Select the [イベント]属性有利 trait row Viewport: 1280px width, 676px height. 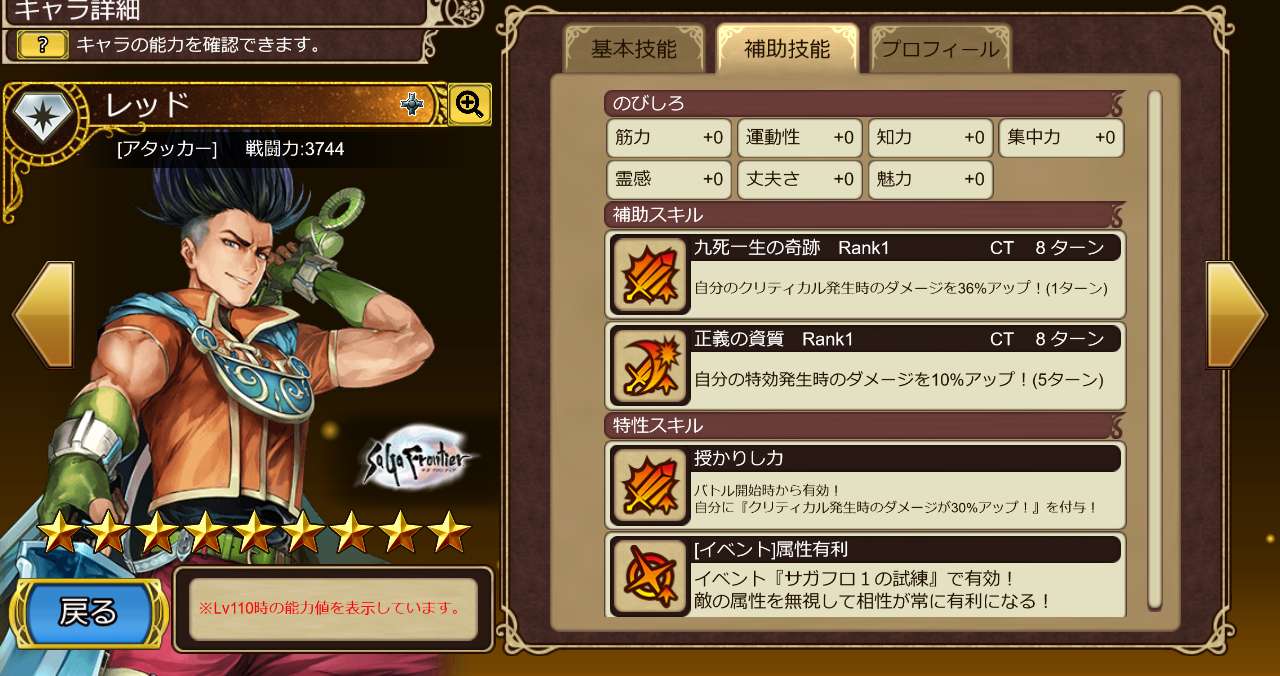(865, 575)
